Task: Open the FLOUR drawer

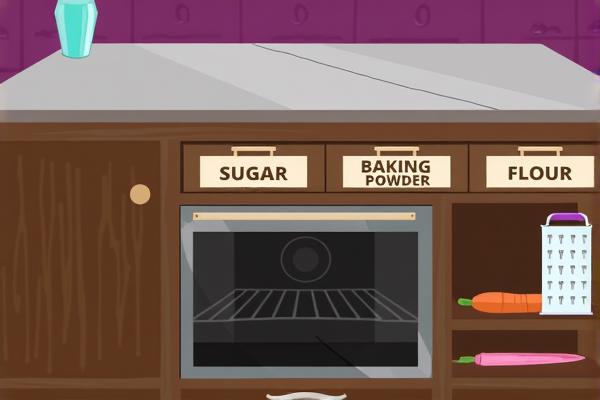Action: coord(539,171)
